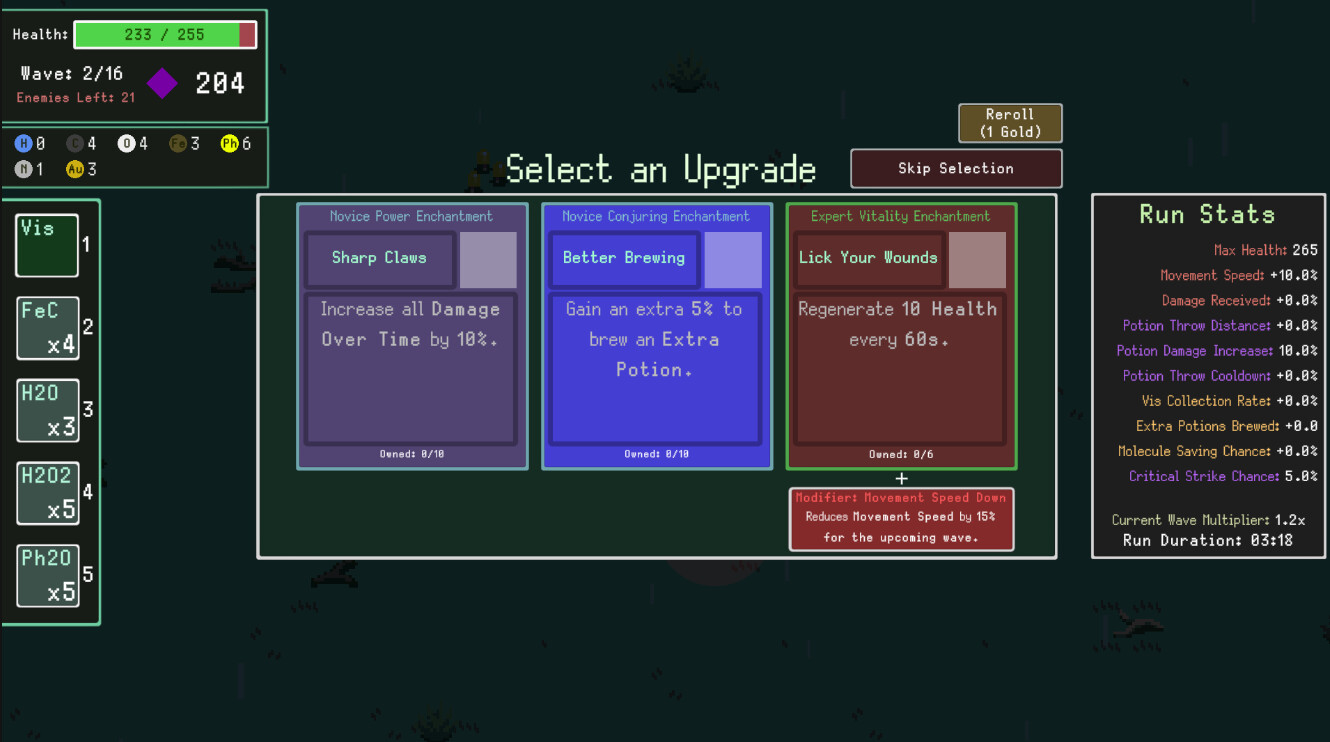This screenshot has height=742, width=1330.
Task: Expand the plus above the modifier panel
Action: click(901, 478)
